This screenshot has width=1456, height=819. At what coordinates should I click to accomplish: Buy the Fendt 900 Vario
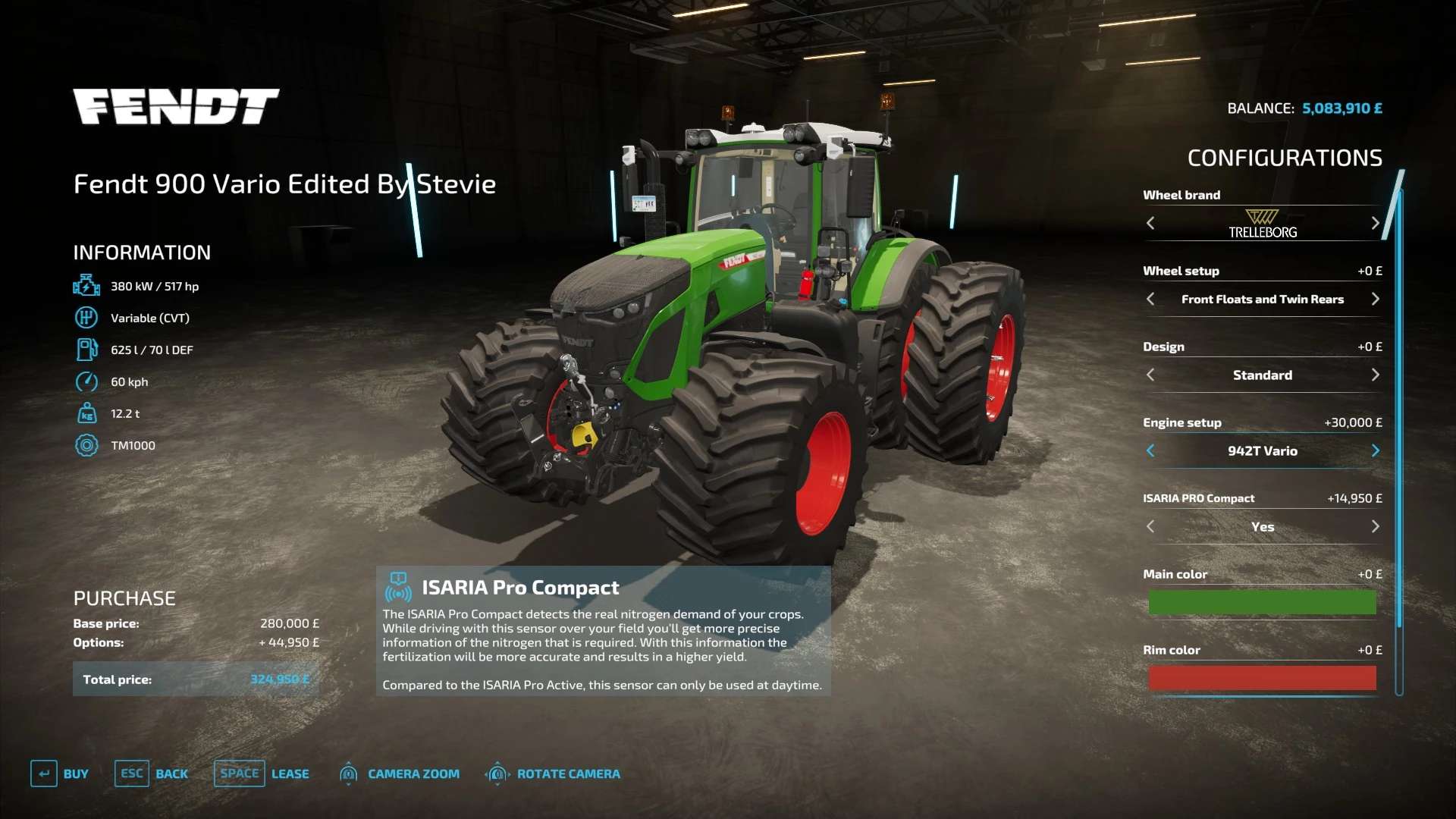[x=60, y=773]
